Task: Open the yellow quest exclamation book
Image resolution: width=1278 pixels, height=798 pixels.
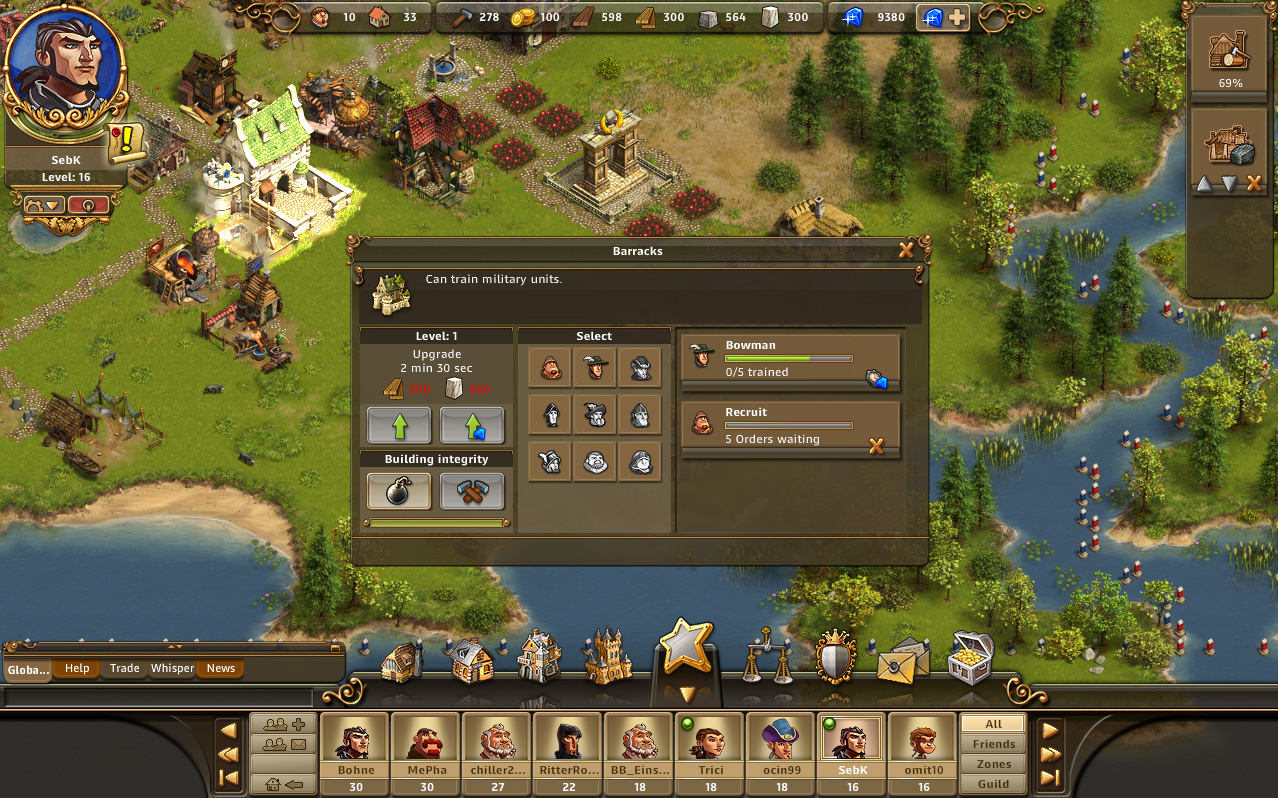Action: tap(127, 143)
